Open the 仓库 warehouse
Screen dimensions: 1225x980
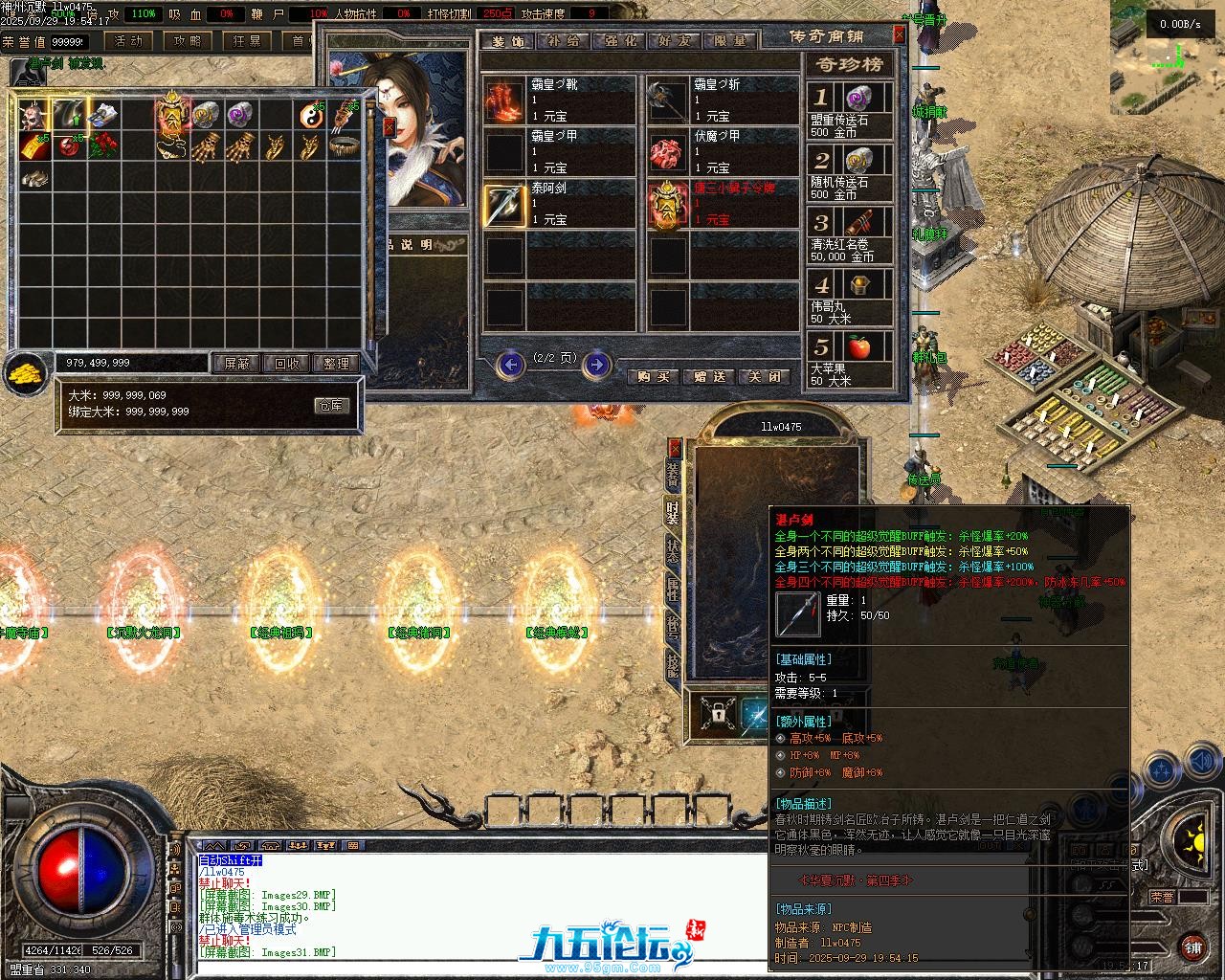pos(330,406)
